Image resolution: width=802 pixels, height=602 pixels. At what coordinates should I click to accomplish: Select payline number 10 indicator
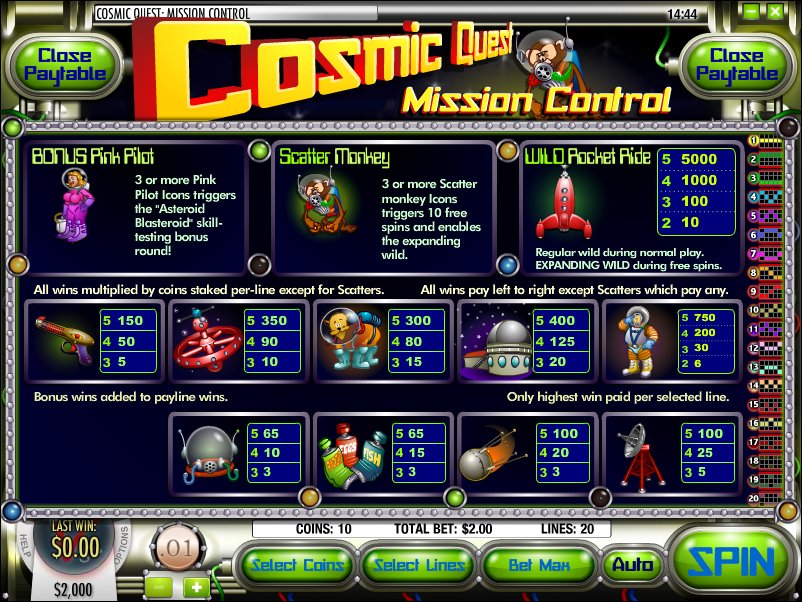pyautogui.click(x=754, y=309)
